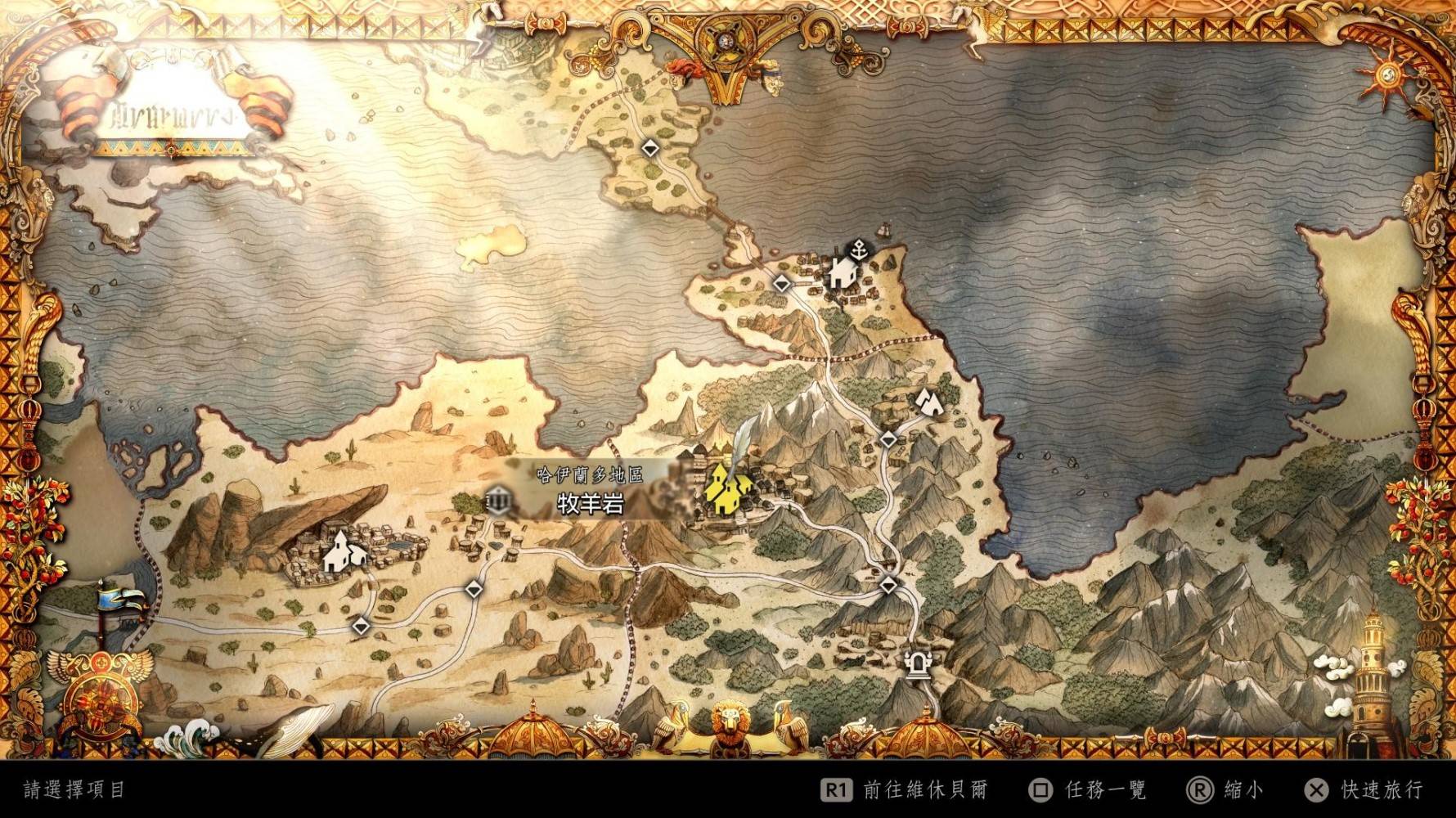Screen dimensions: 1456x818
Task: Choose the white church town marker in the desert
Action: point(344,551)
